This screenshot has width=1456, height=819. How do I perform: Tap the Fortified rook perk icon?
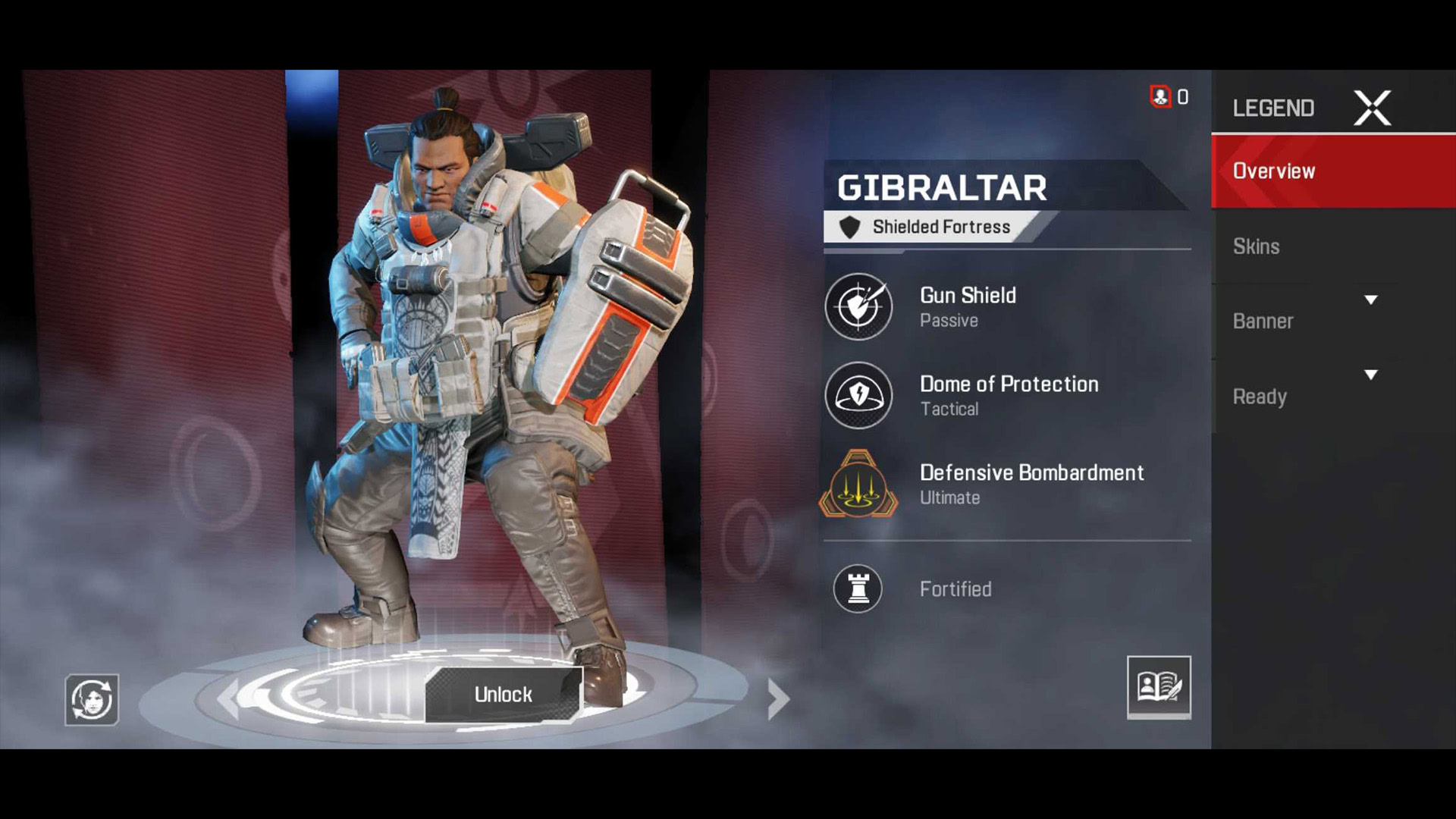click(x=858, y=588)
